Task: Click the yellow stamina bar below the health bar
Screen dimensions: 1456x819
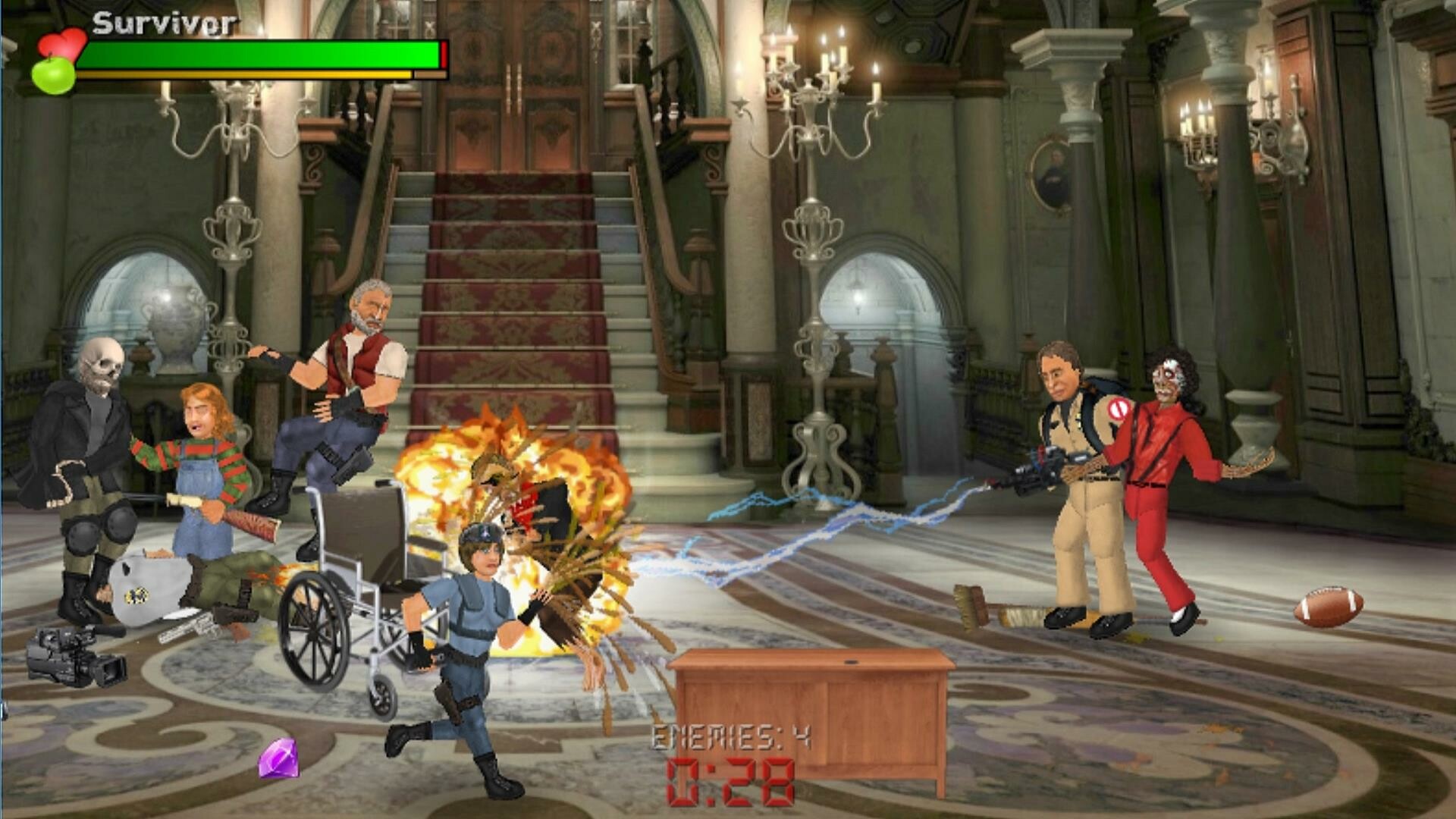Action: click(x=250, y=74)
